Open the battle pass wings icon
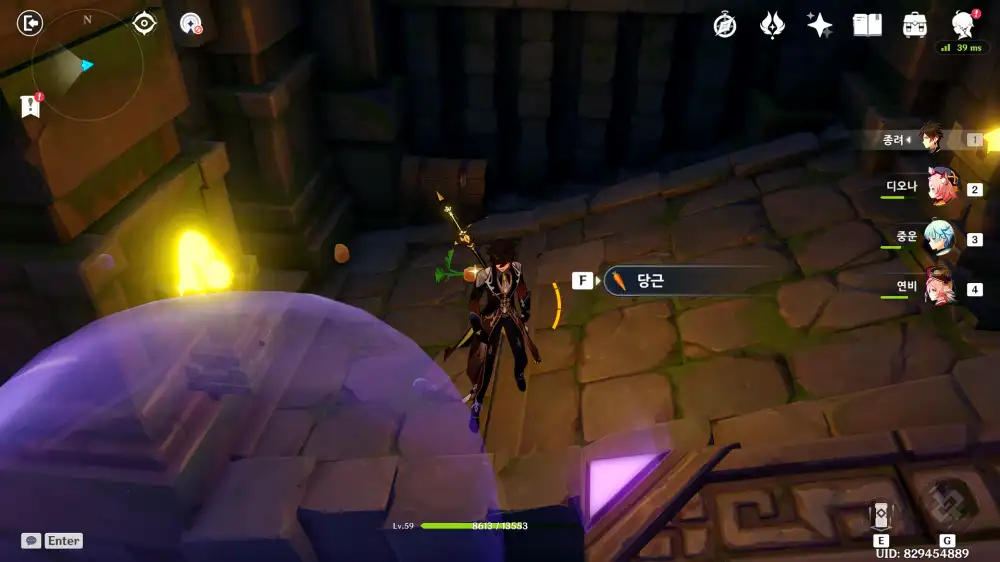This screenshot has height=562, width=1000. [772, 25]
